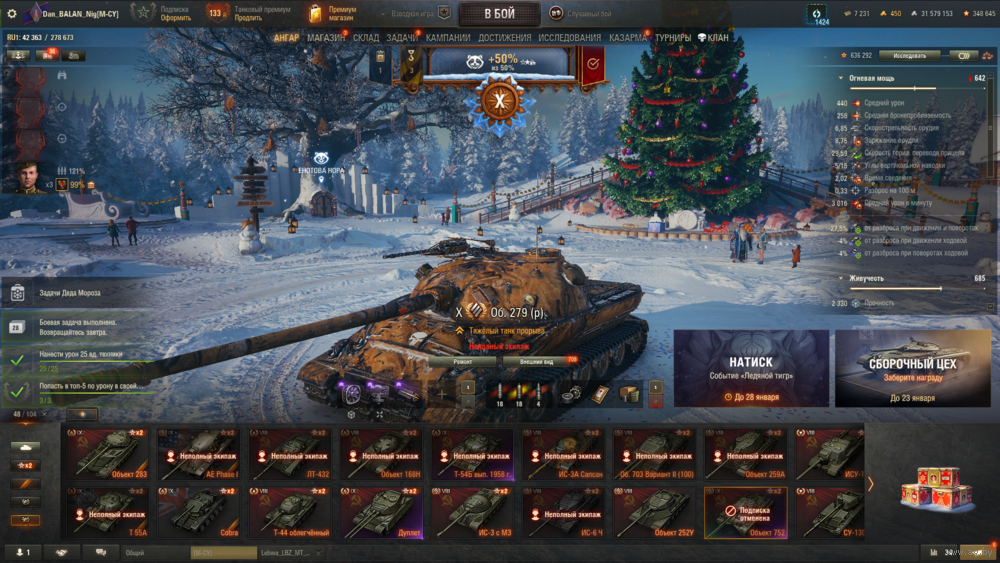Go to the ЗАДАЧИ tab
The image size is (1000, 563).
402,38
